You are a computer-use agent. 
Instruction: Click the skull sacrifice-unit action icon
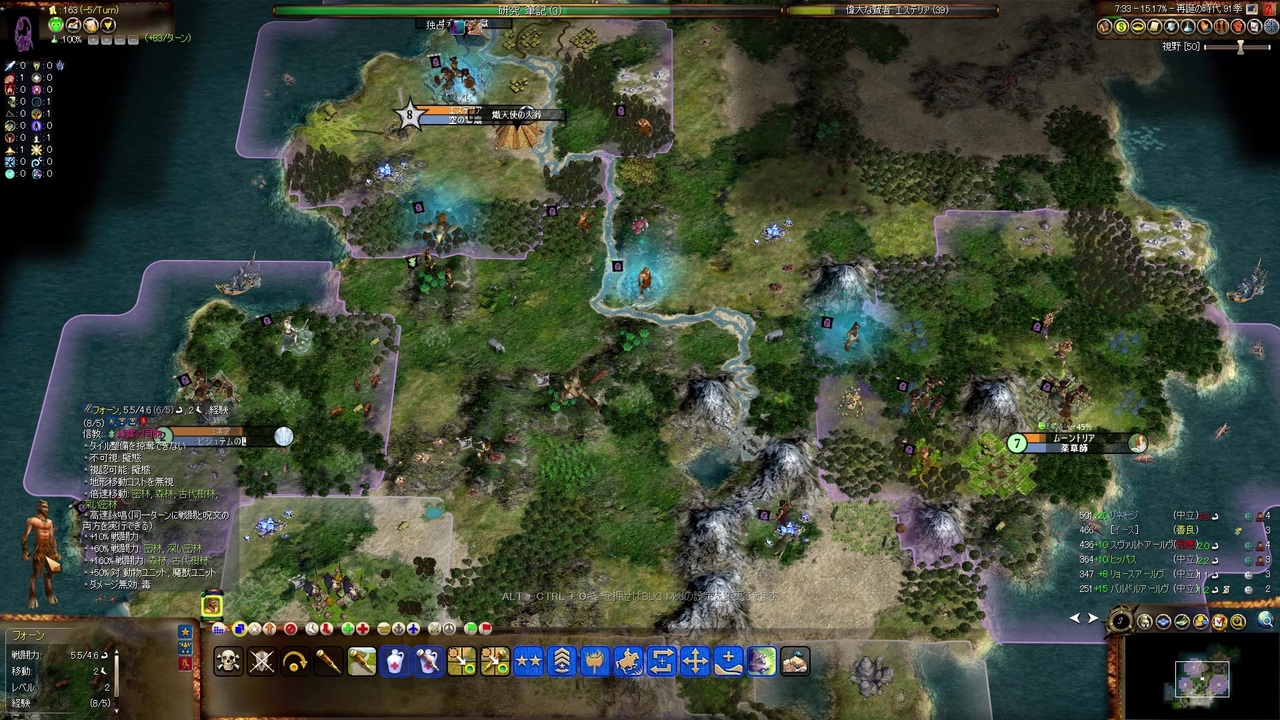(227, 662)
